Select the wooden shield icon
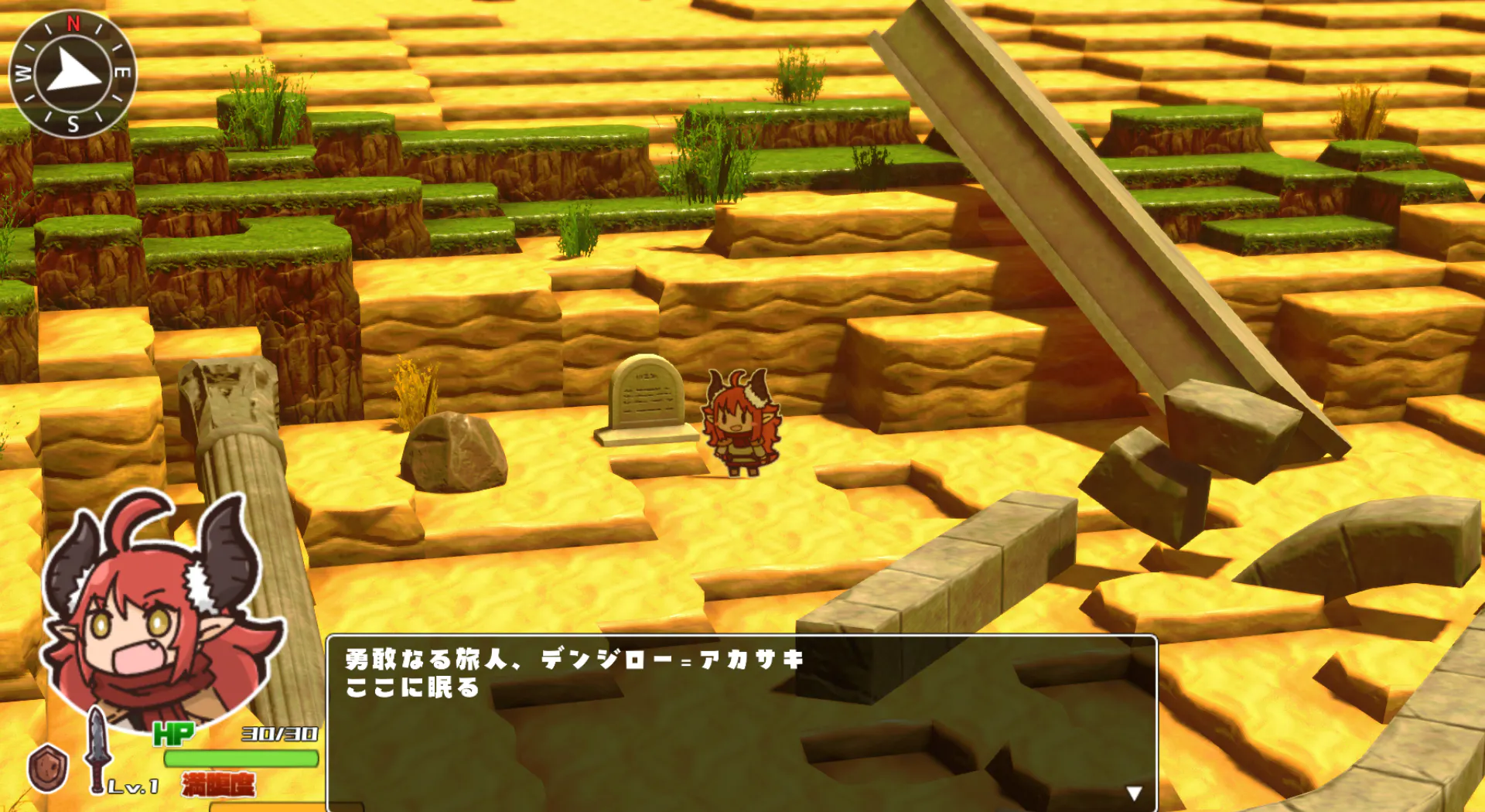Image resolution: width=1485 pixels, height=812 pixels. pos(48,768)
